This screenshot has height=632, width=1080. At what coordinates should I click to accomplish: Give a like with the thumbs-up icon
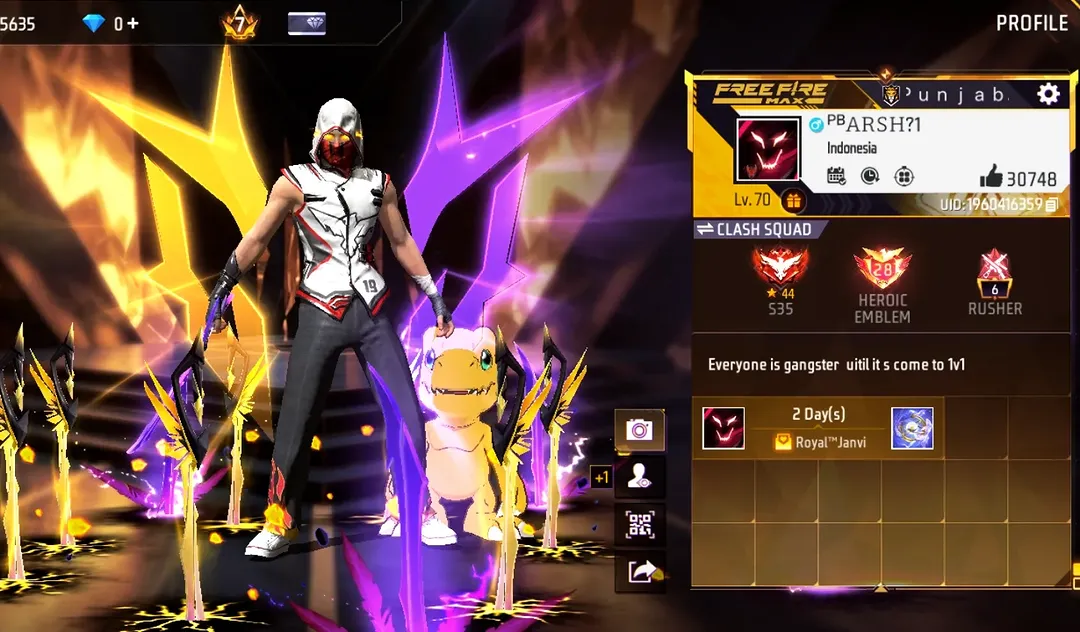coord(991,177)
